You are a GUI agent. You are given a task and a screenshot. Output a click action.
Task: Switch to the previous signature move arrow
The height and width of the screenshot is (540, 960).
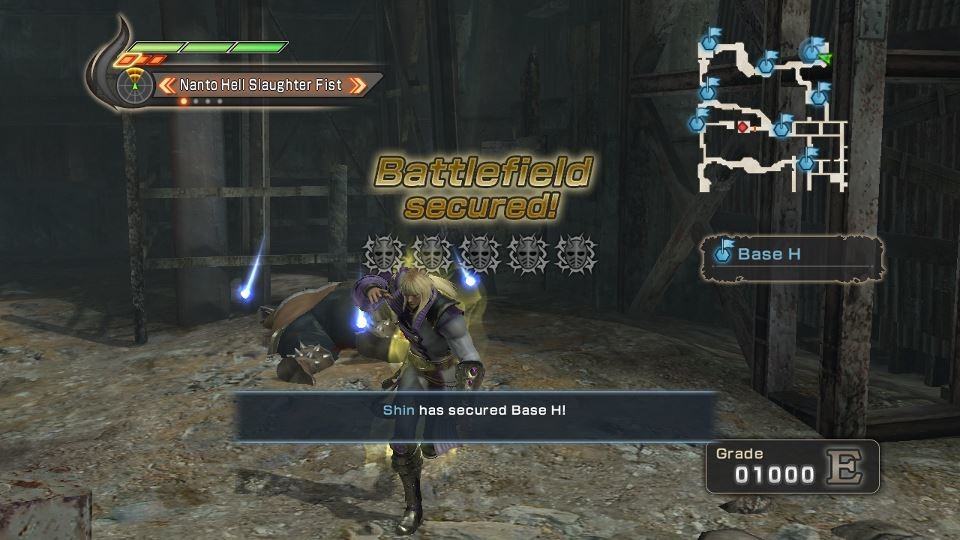point(169,85)
